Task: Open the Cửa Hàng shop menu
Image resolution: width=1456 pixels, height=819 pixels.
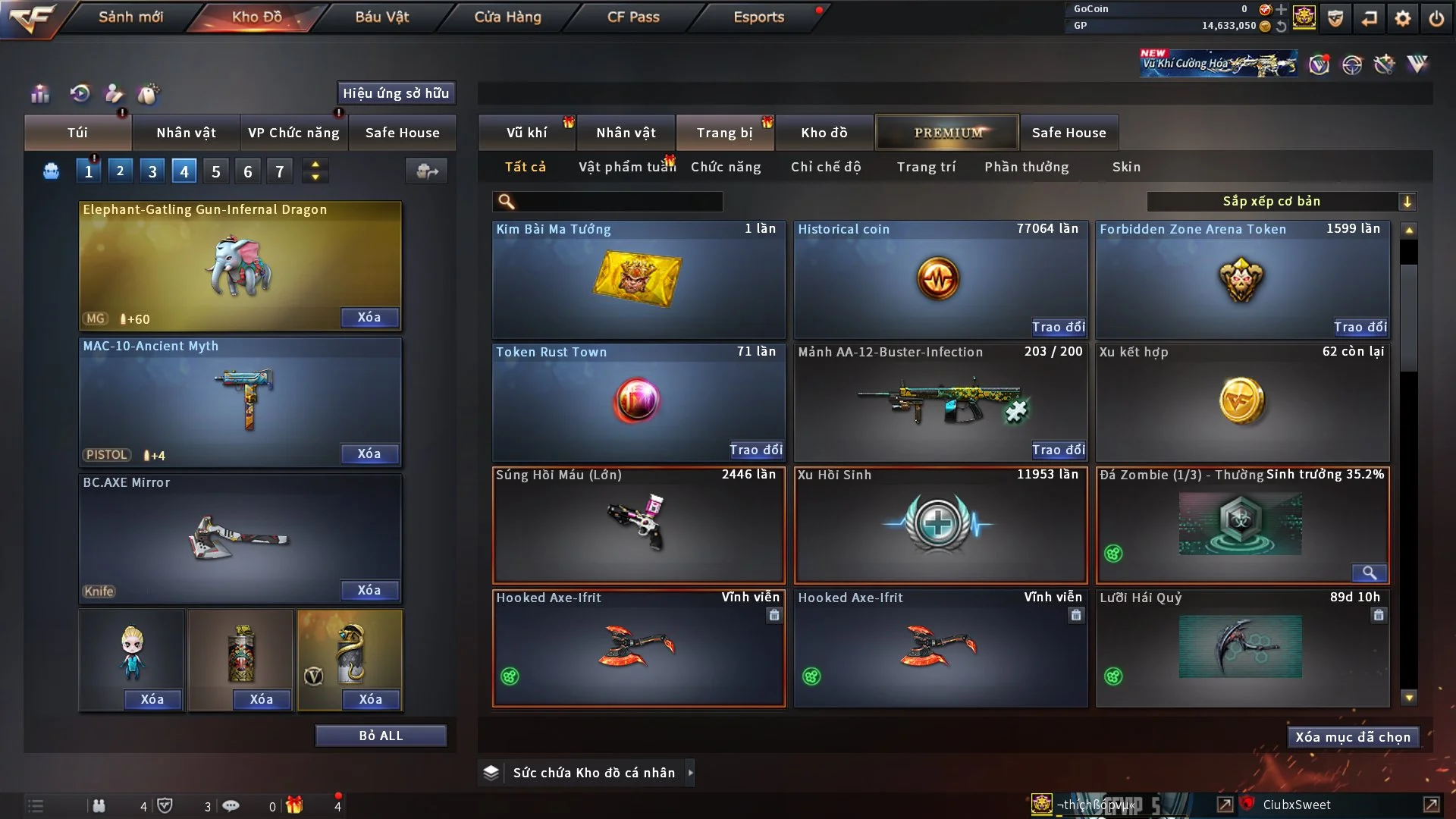Action: [x=507, y=17]
